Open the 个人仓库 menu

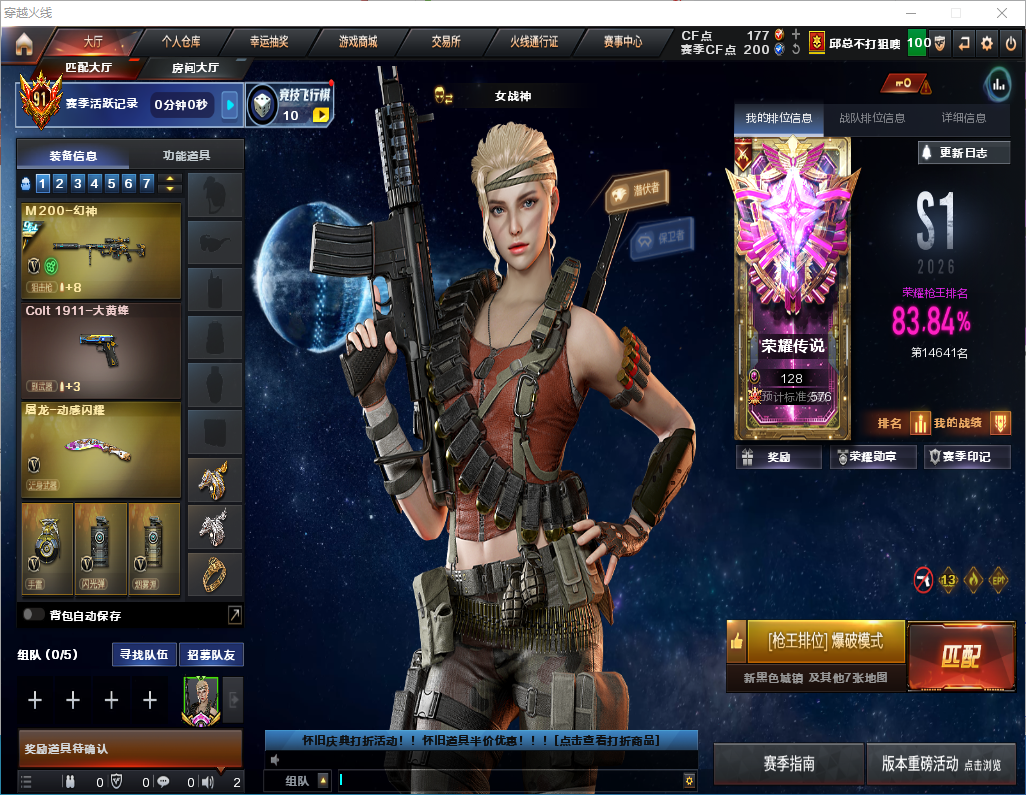coord(181,42)
